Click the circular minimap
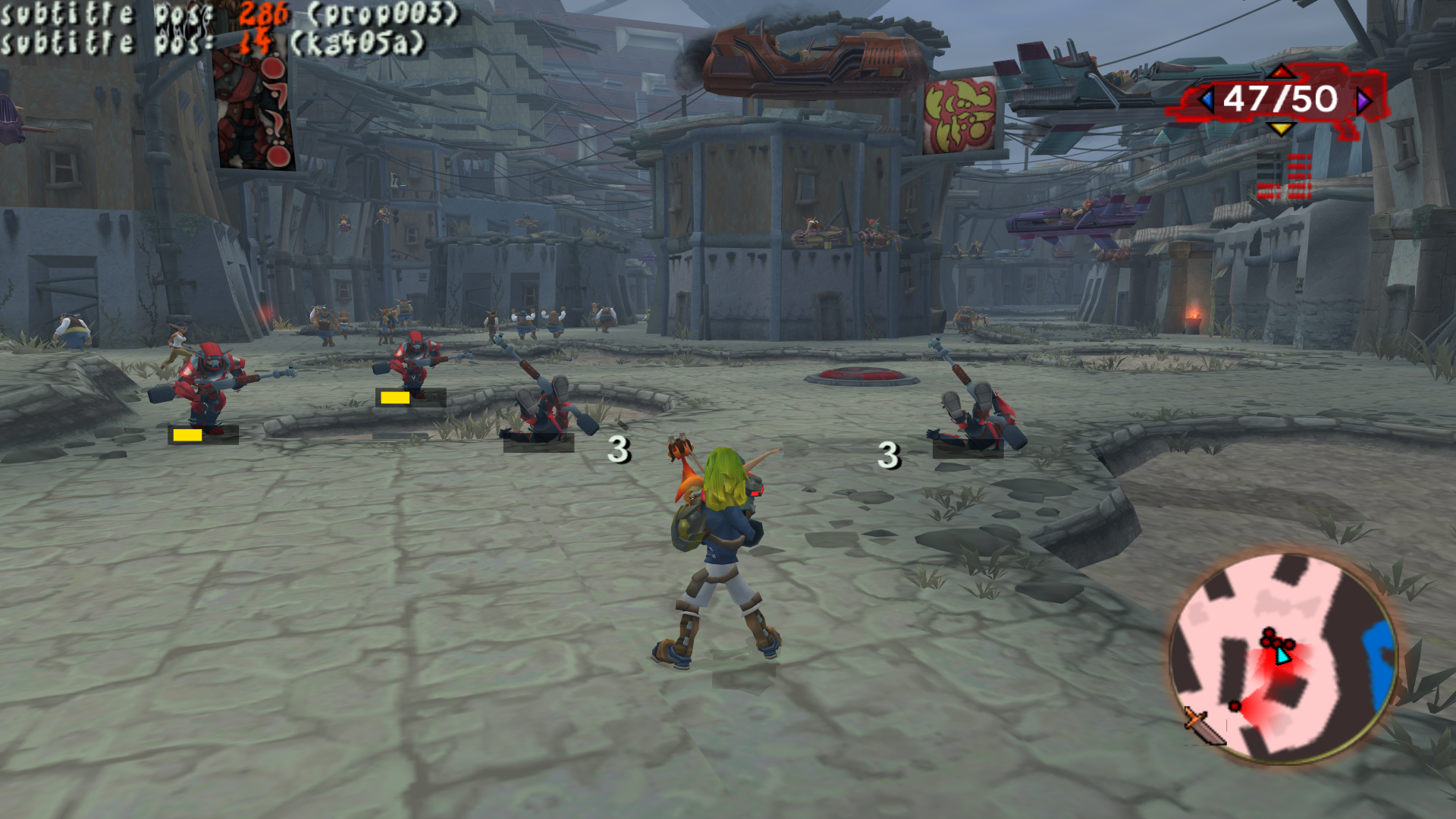Image resolution: width=1456 pixels, height=819 pixels. pos(1282,657)
